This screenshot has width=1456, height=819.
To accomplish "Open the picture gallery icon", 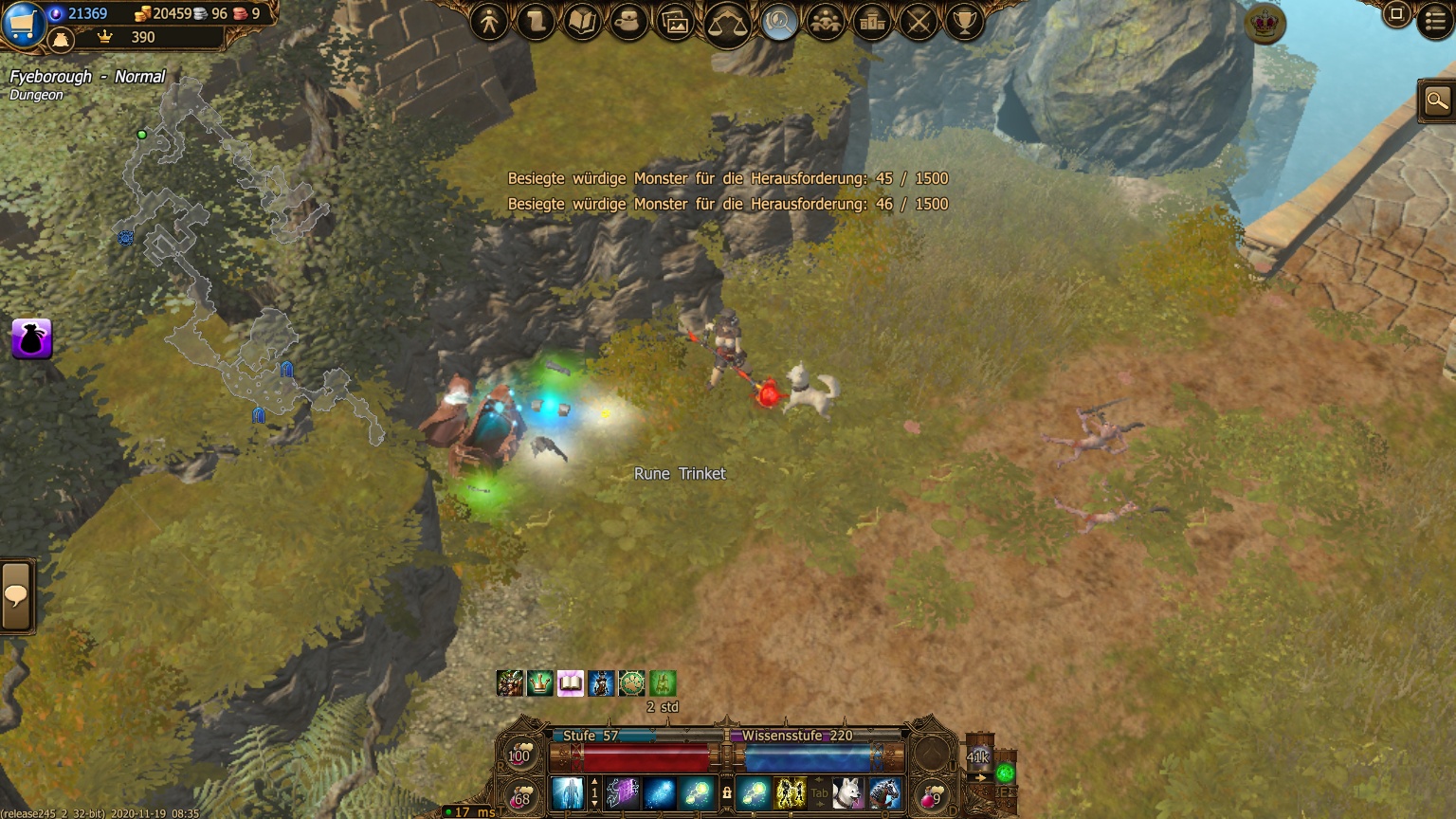I will [676, 22].
